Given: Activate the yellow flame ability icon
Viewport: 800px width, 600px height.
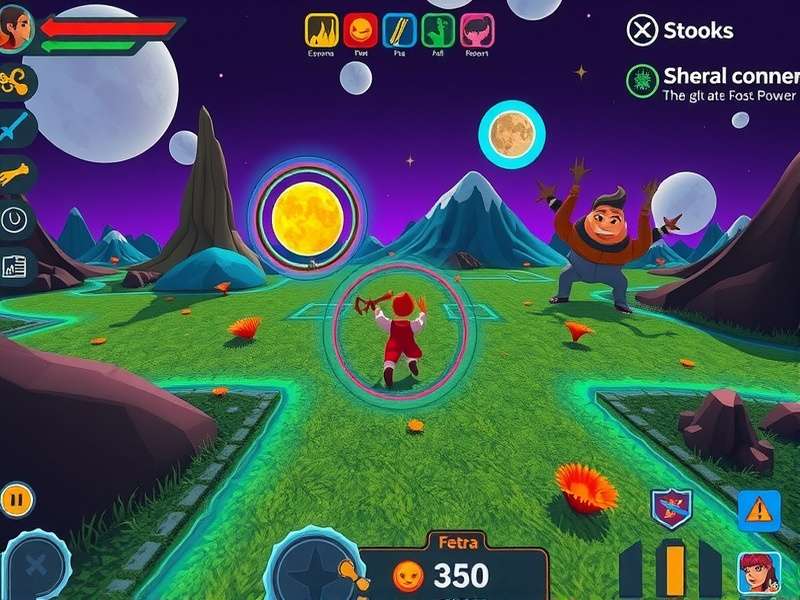Looking at the screenshot, I should click(321, 31).
